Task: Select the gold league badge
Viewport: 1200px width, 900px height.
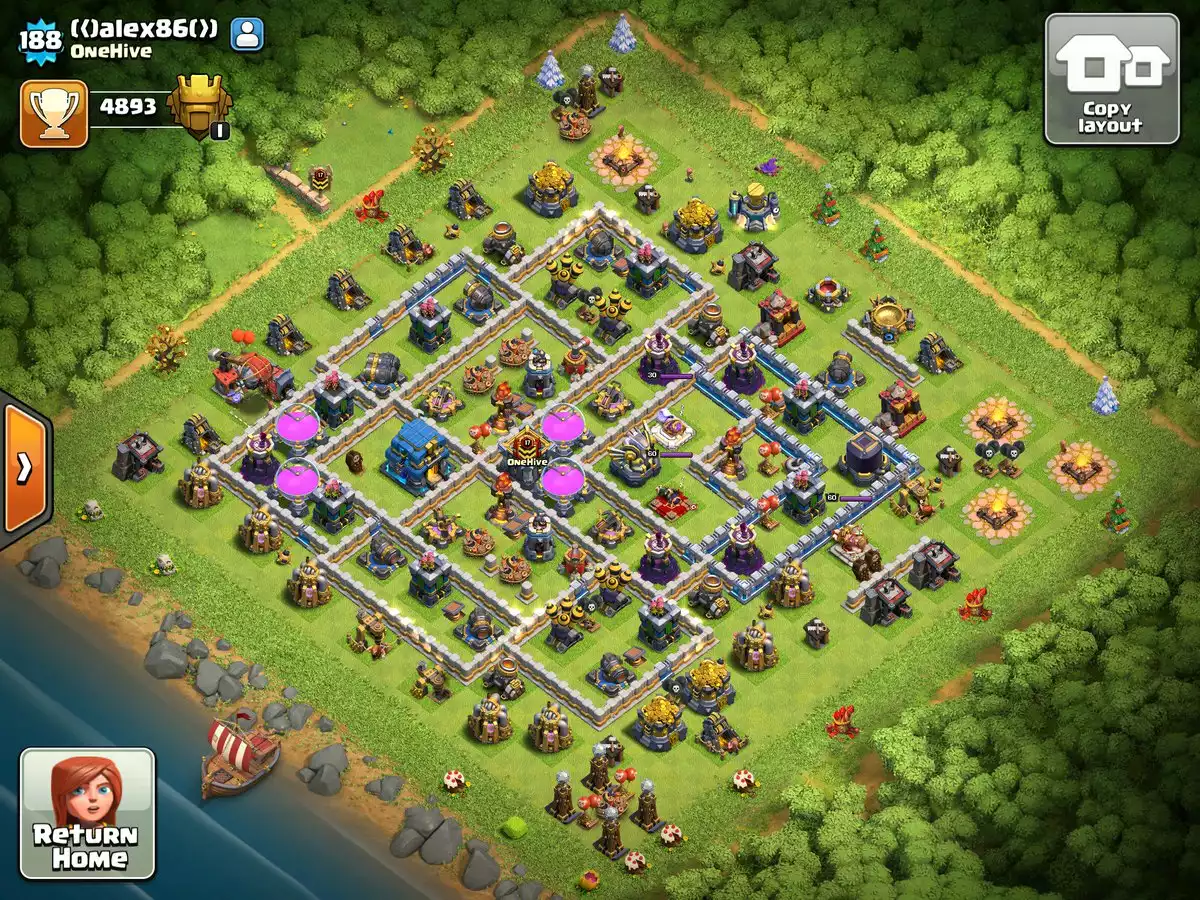Action: point(200,107)
